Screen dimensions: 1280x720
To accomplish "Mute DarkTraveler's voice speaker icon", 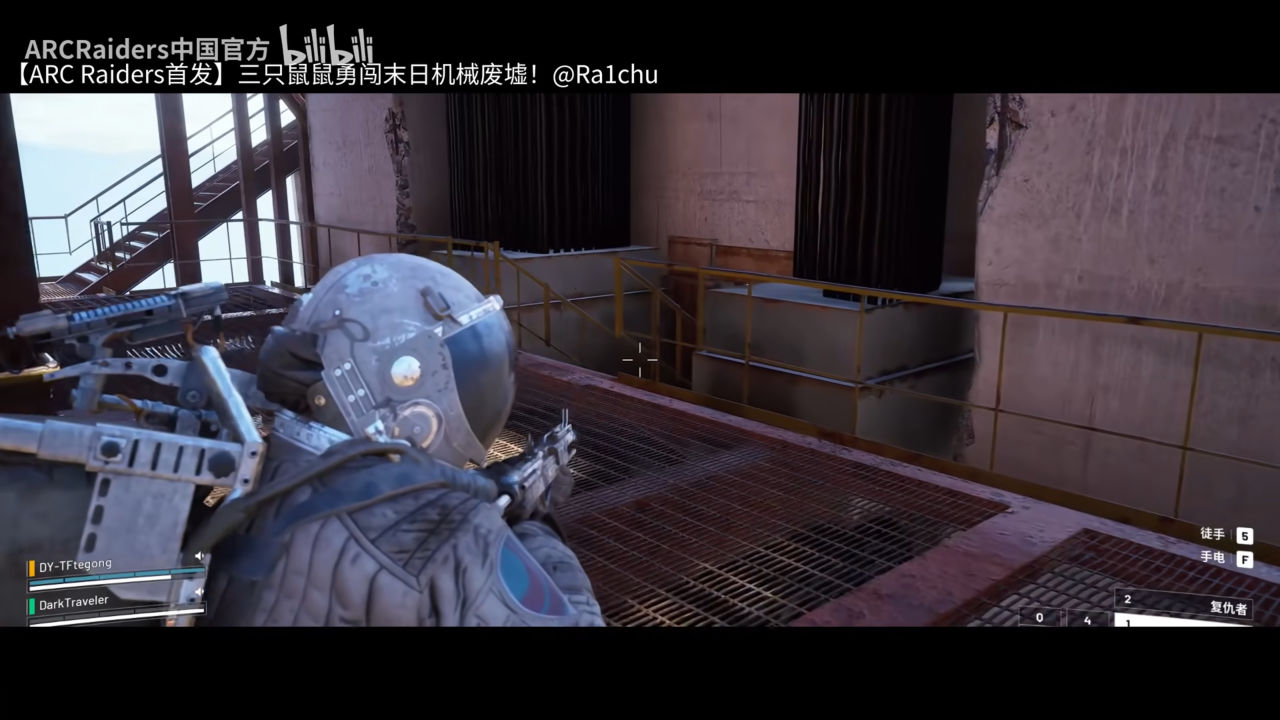I will [x=200, y=591].
